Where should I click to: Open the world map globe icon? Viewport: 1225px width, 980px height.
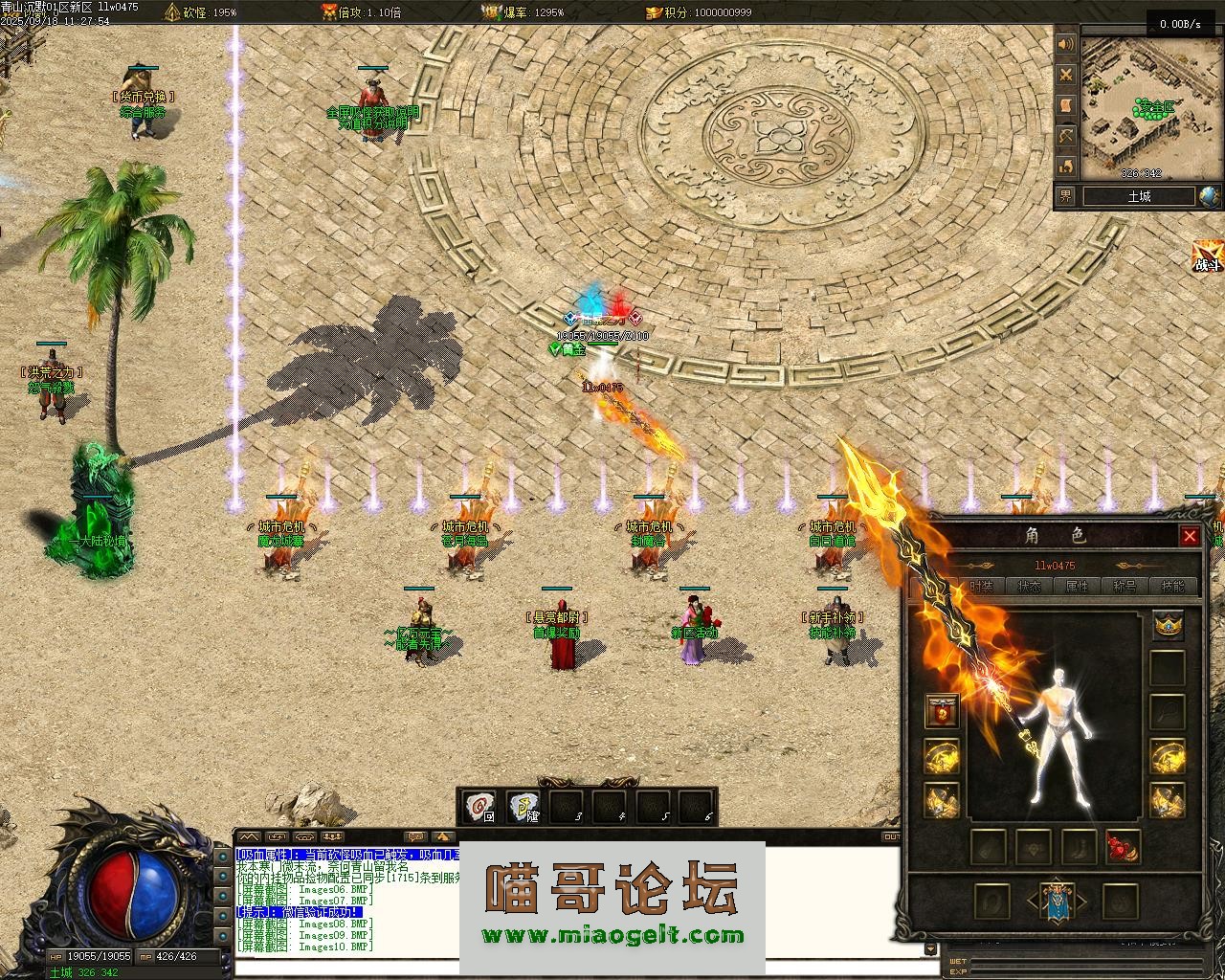click(x=1210, y=196)
